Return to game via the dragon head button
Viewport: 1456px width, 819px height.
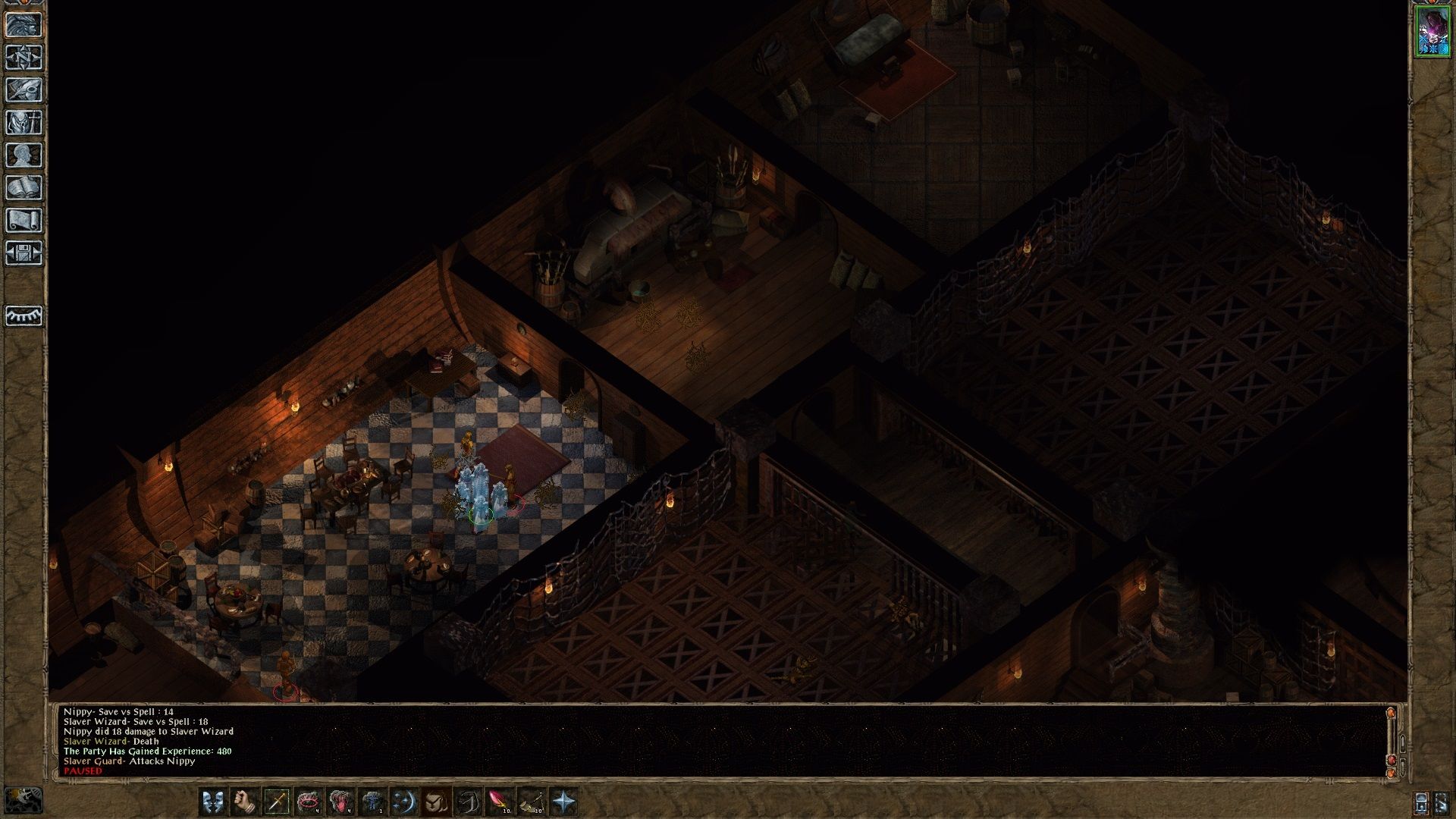tap(24, 24)
